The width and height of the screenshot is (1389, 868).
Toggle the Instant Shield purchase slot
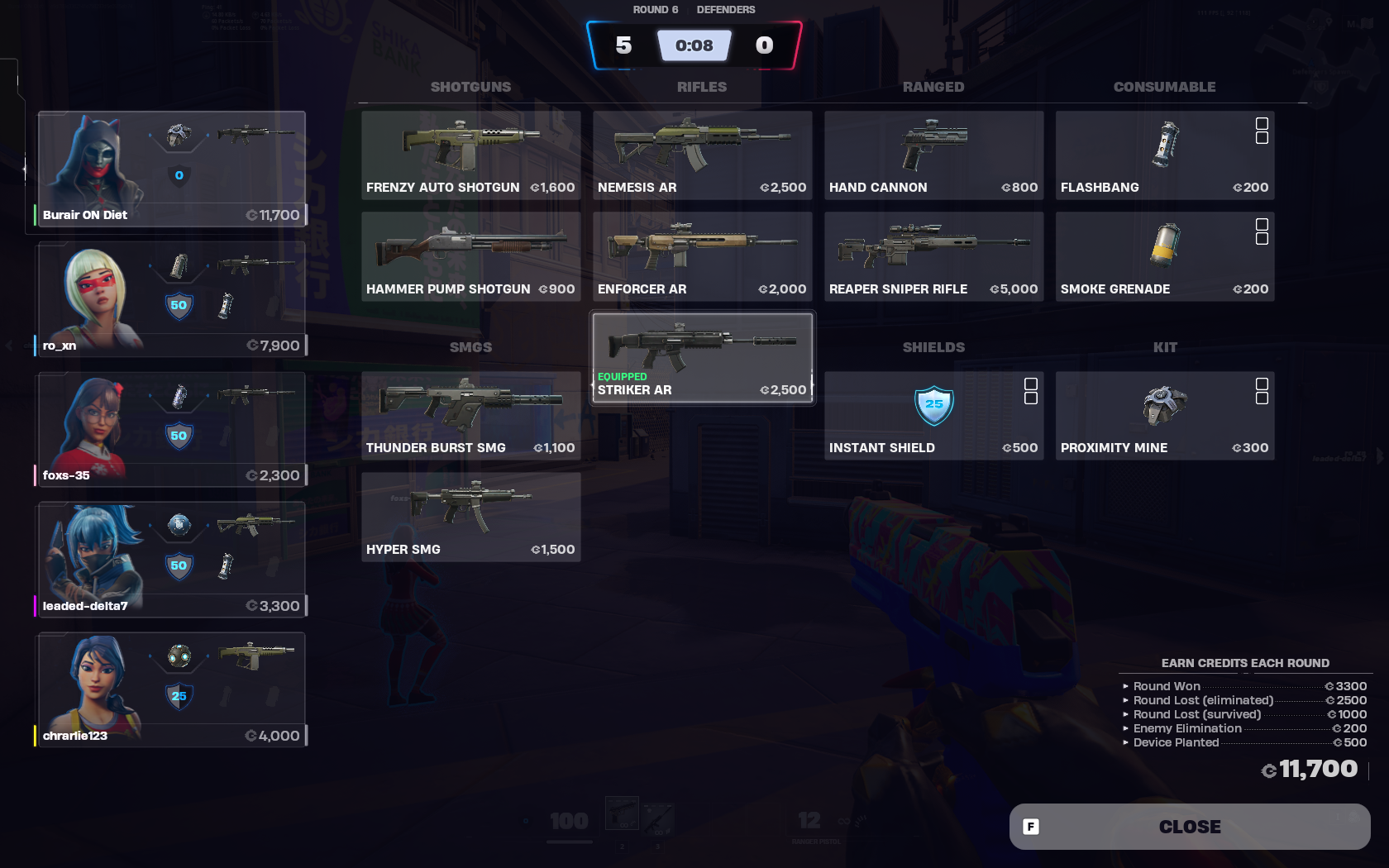click(1030, 390)
